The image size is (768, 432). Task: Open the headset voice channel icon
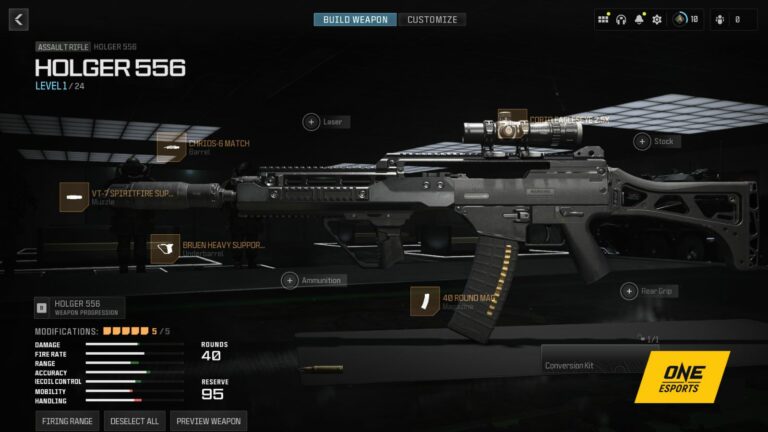[x=621, y=19]
